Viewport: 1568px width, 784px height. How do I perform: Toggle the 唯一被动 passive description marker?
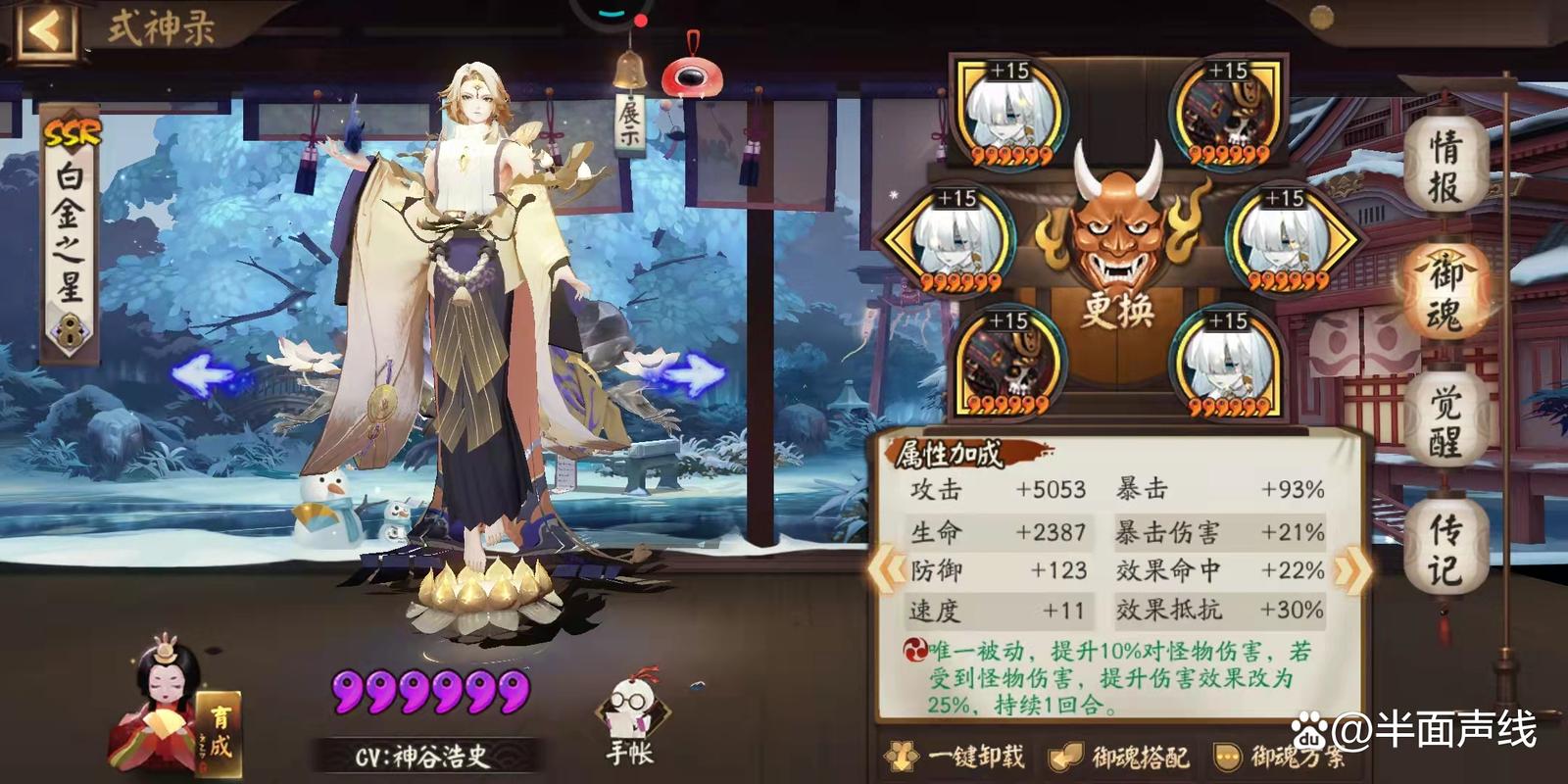pyautogui.click(x=915, y=649)
